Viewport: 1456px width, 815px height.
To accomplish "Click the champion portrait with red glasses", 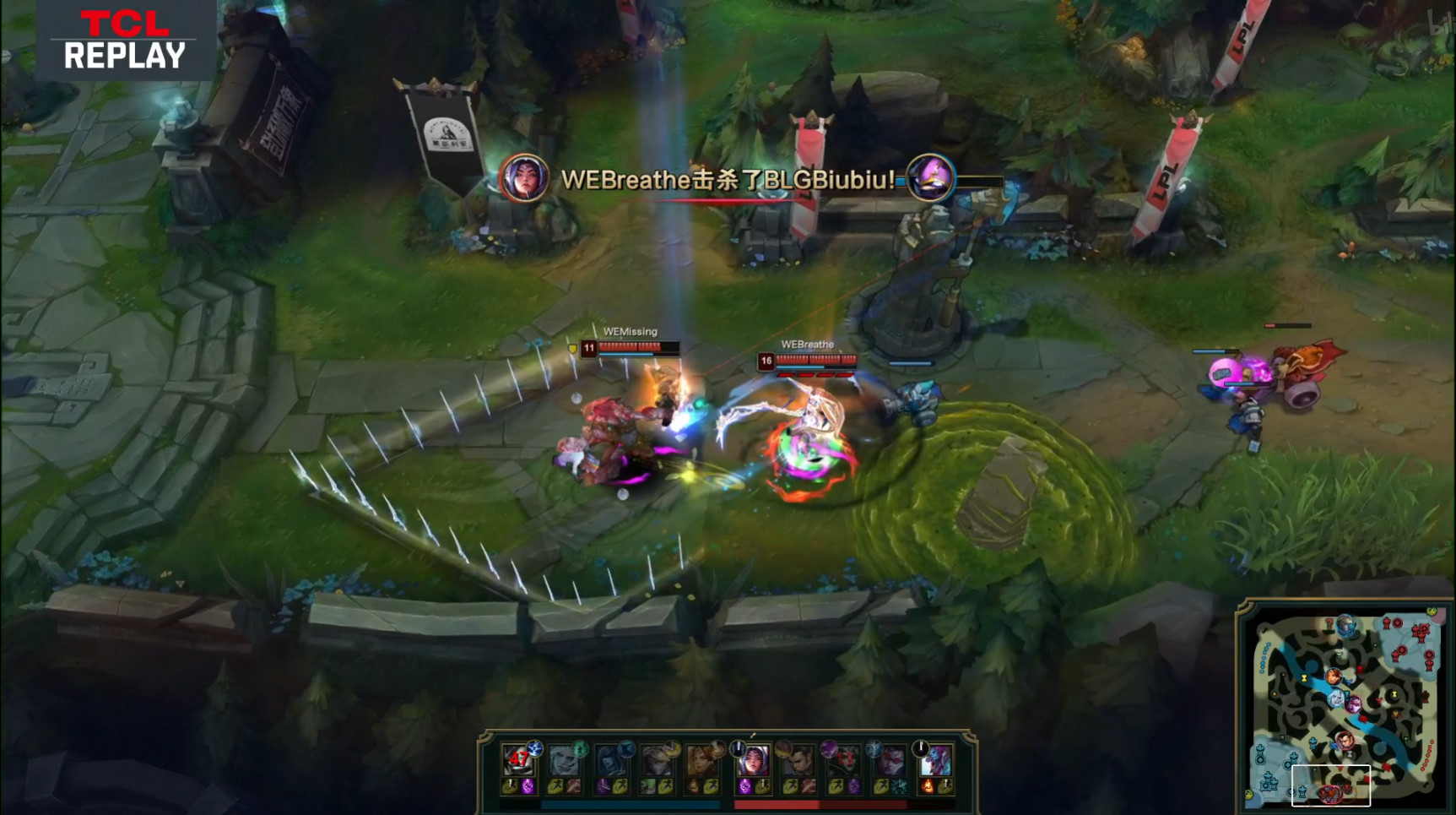I will pyautogui.click(x=890, y=761).
